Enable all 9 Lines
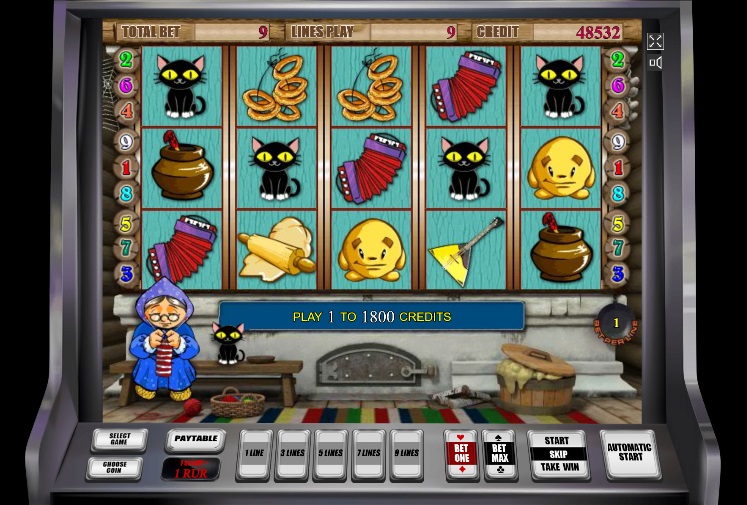747x505 pixels. [406, 455]
